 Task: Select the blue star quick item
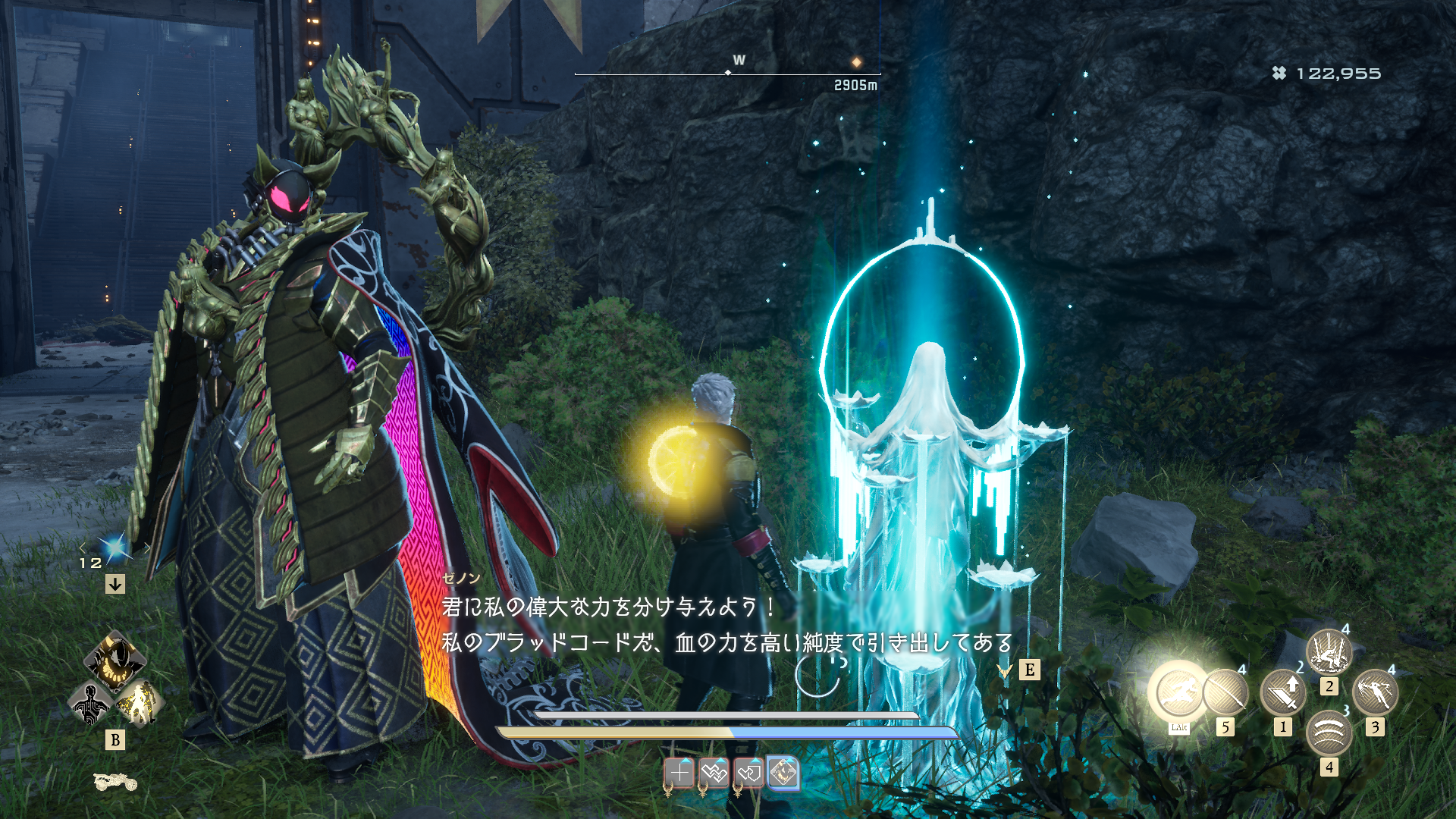pyautogui.click(x=115, y=548)
